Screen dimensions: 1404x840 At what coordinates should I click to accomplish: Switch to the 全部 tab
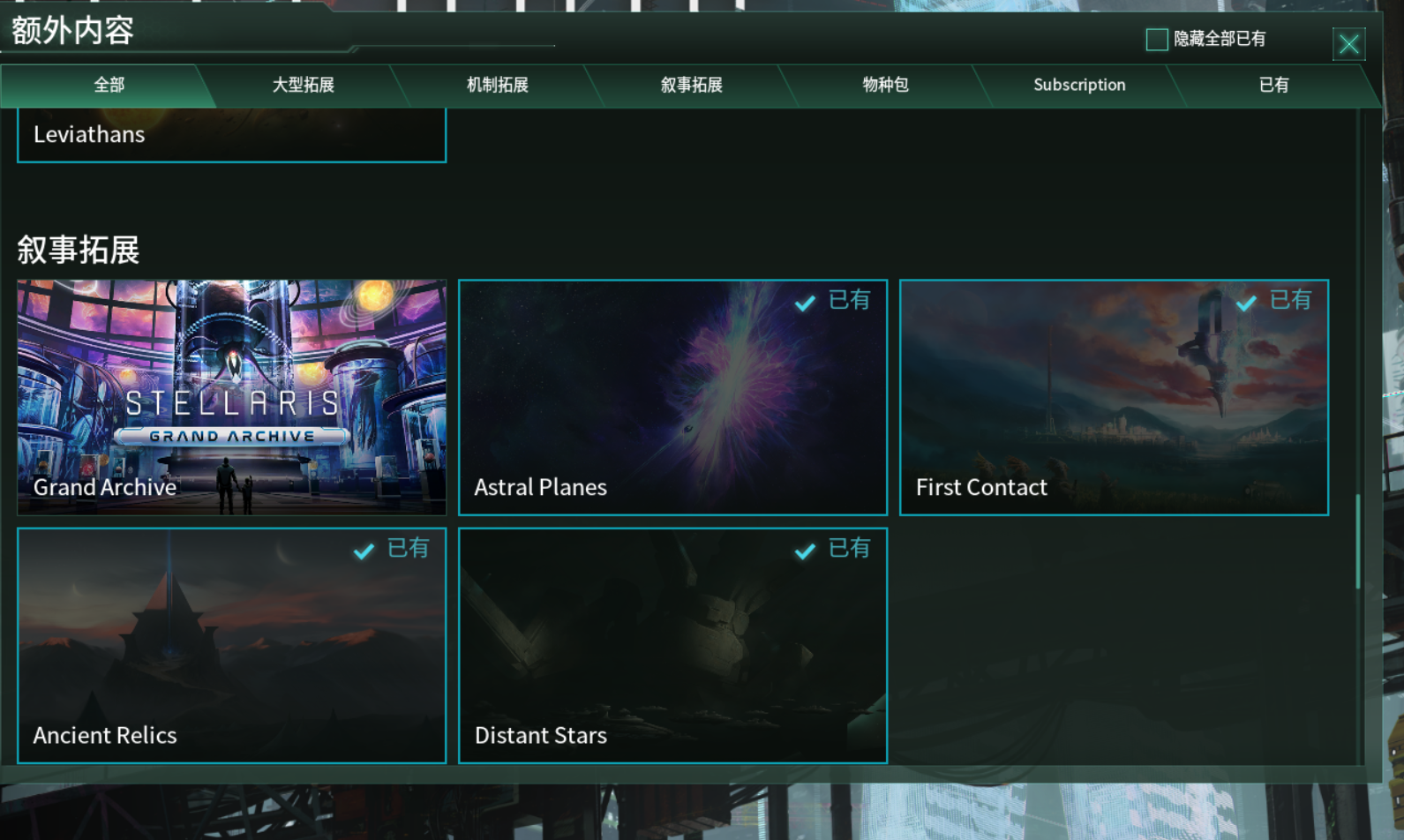(109, 86)
